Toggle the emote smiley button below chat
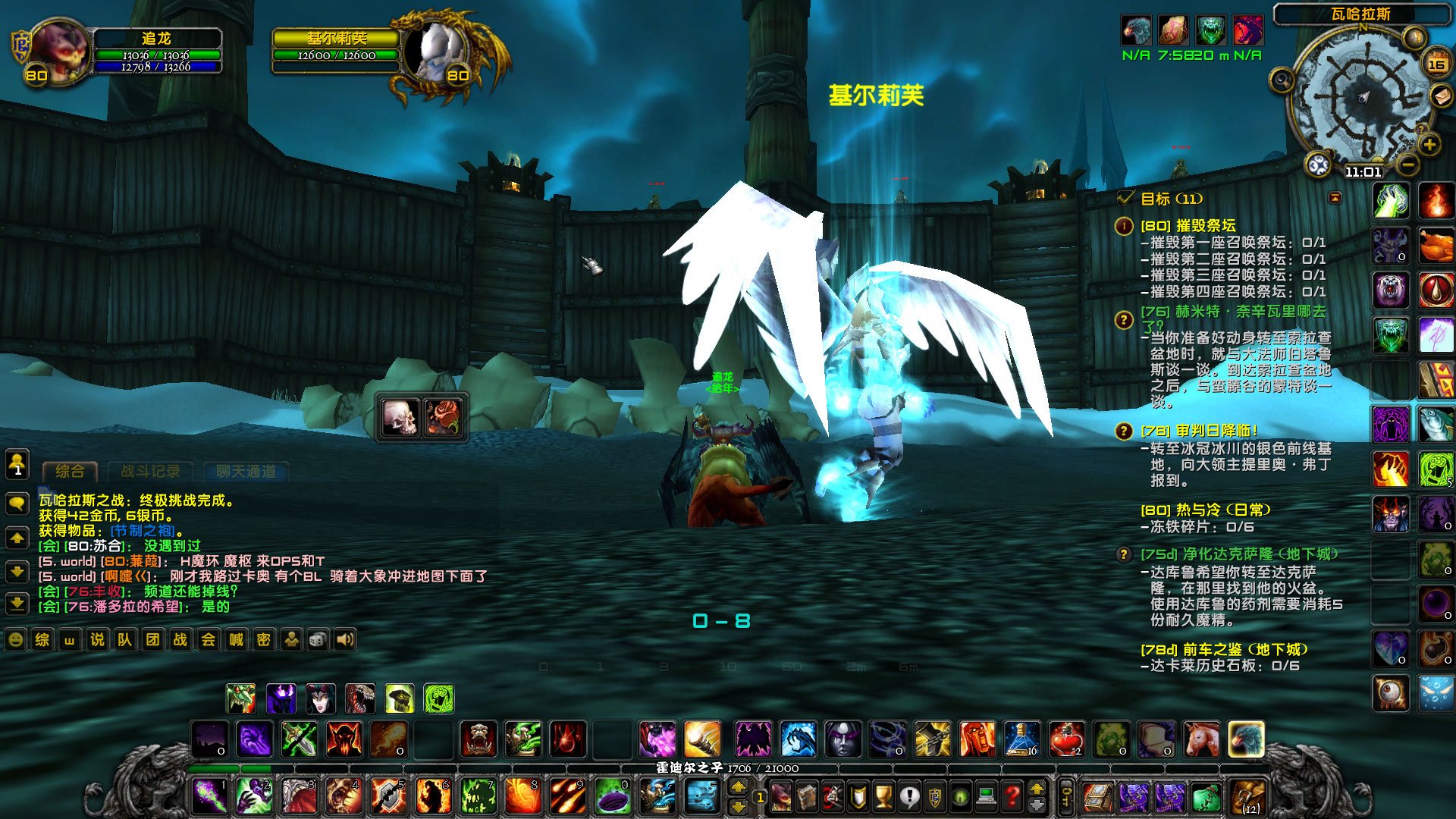This screenshot has width=1456, height=819. coord(14,639)
